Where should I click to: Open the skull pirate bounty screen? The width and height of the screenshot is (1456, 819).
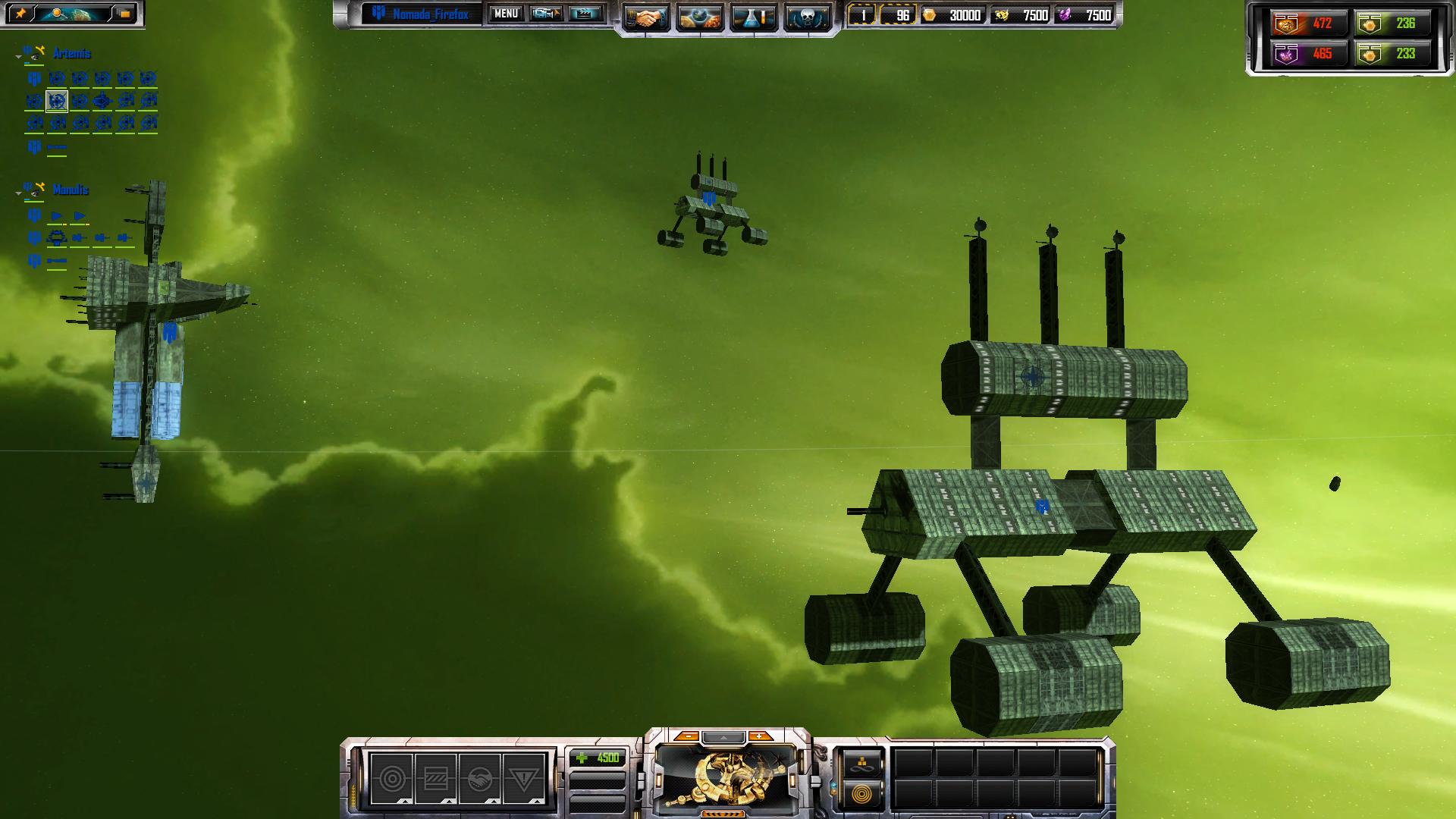point(805,17)
